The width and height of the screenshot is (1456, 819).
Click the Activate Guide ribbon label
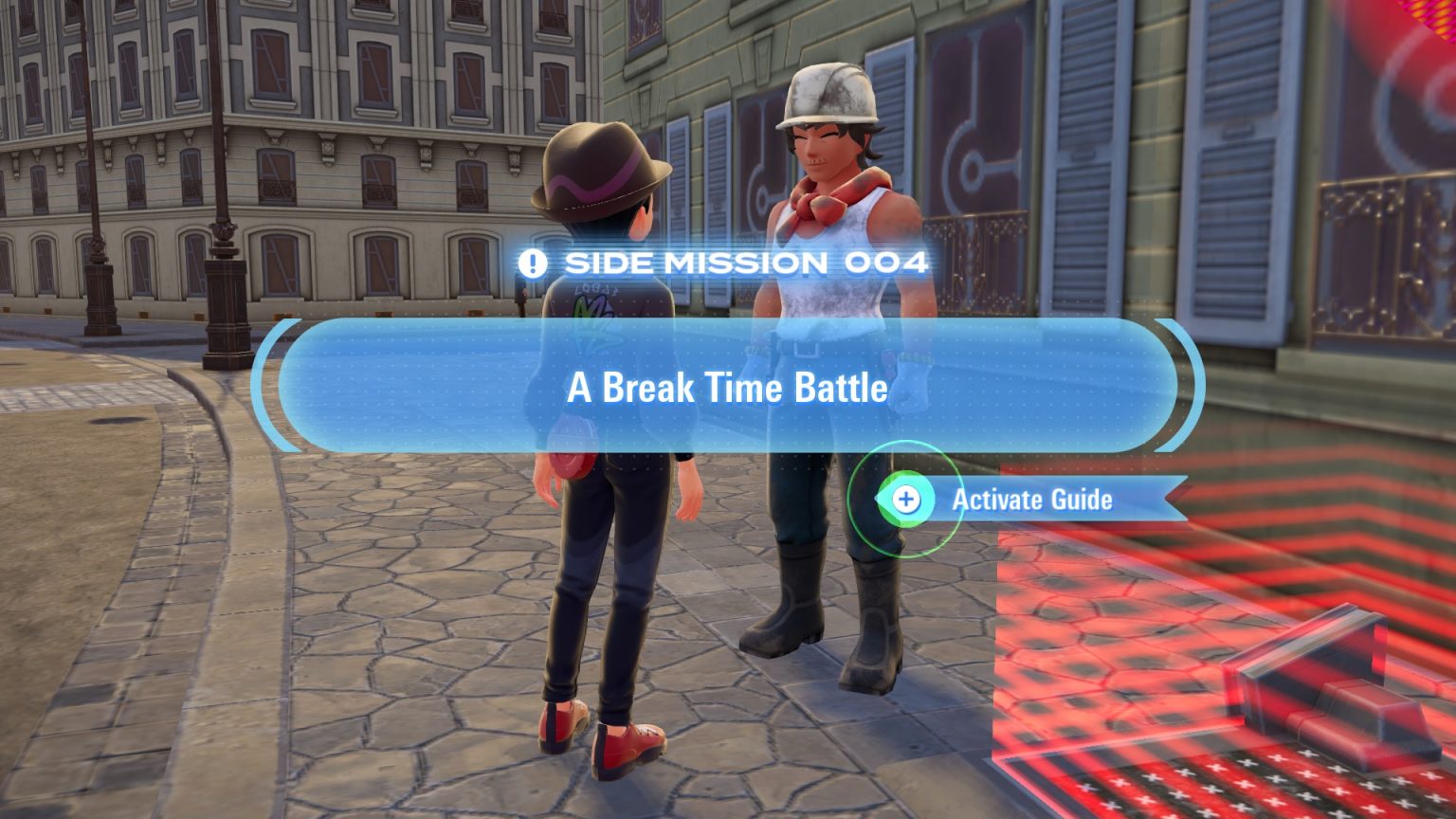tap(1032, 500)
